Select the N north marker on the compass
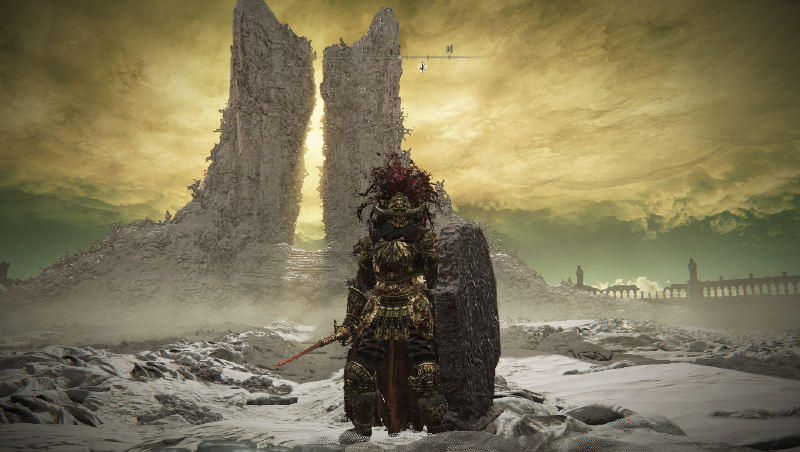Image resolution: width=800 pixels, height=452 pixels. (450, 49)
